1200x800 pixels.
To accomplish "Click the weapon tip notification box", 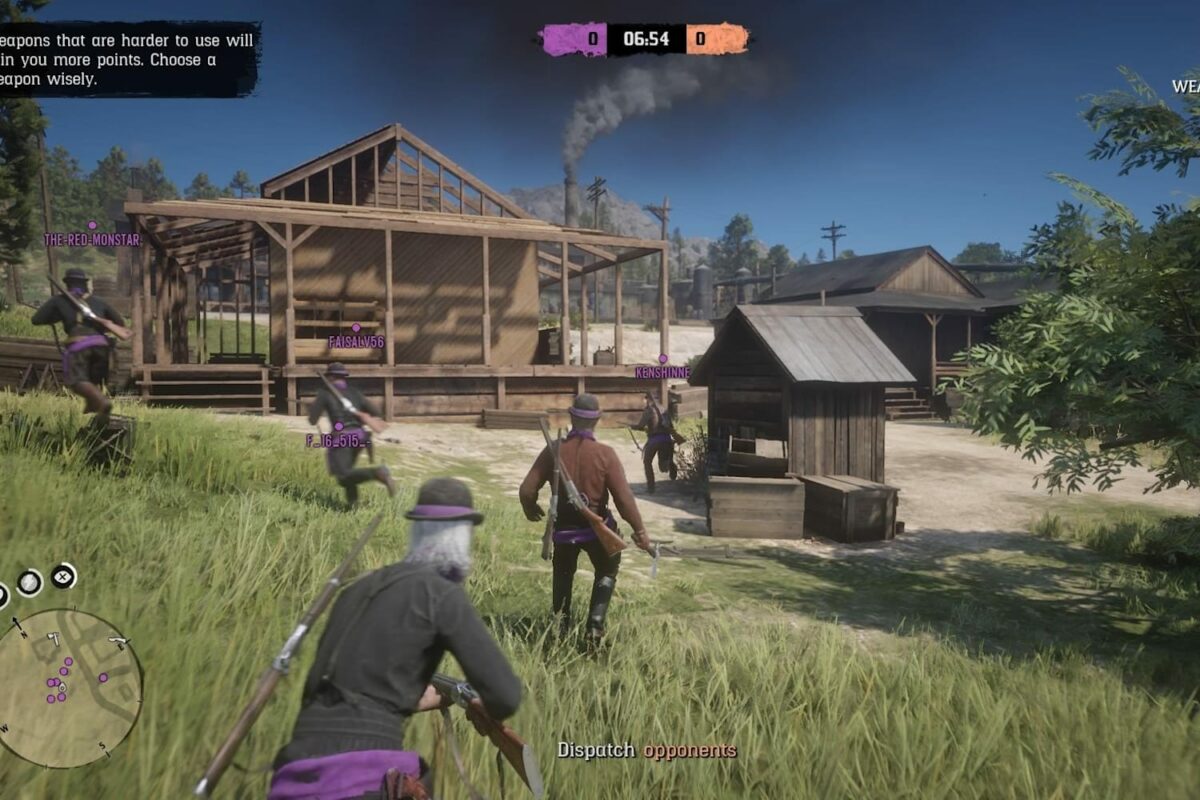I will (128, 60).
